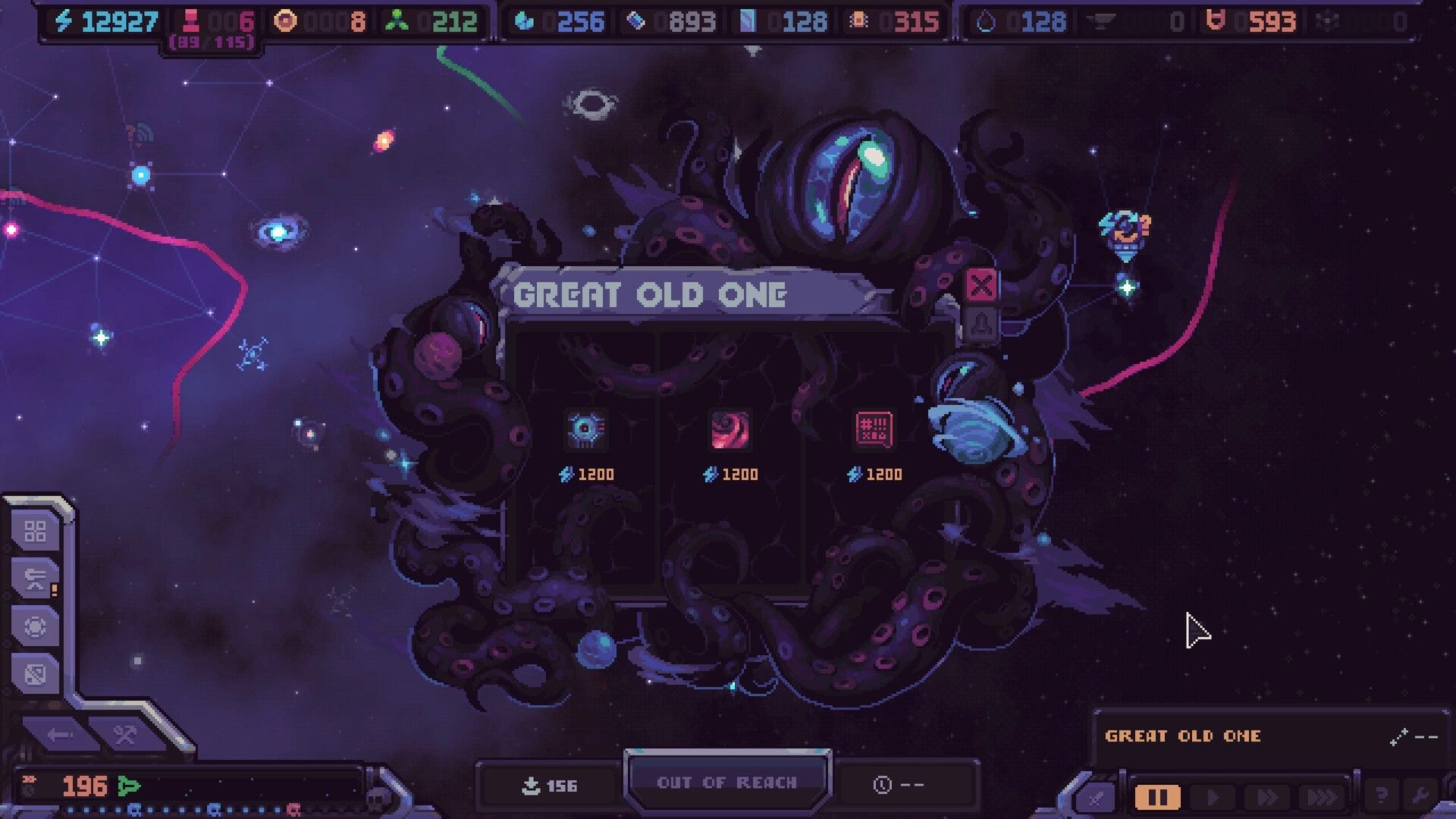Resume play with the single-arrow speed button
Image resolution: width=1456 pixels, height=819 pixels.
click(1213, 796)
